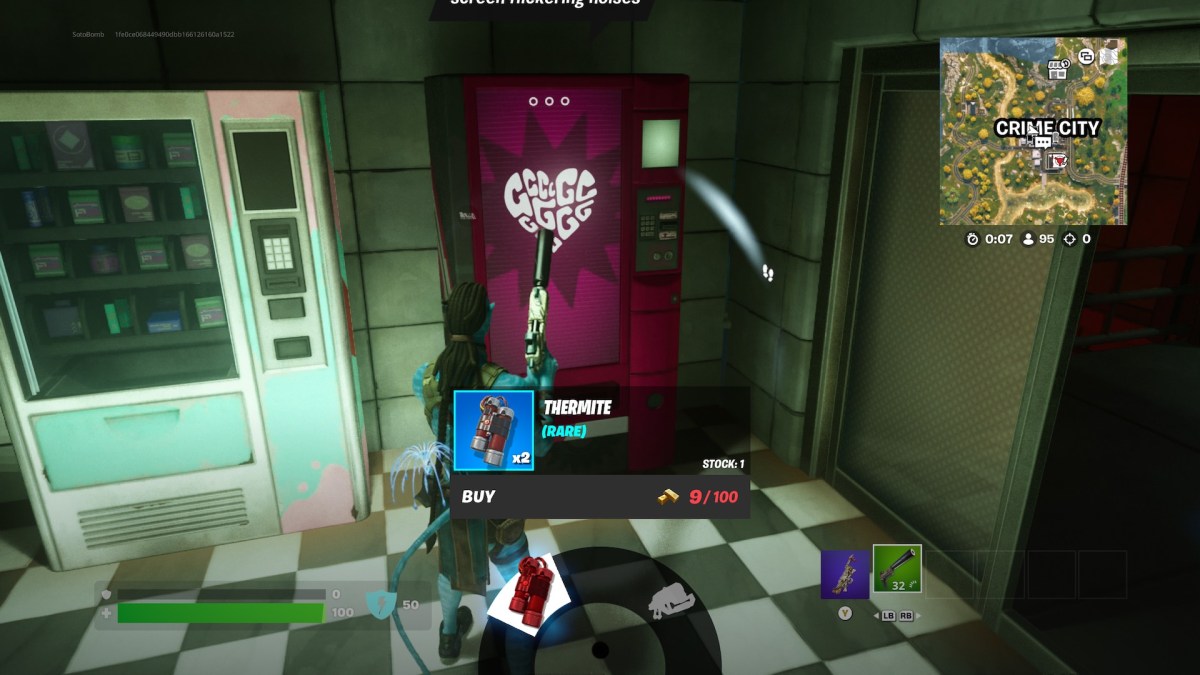This screenshot has height=675, width=1200.
Task: Open the folded map icon
Action: (1109, 57)
